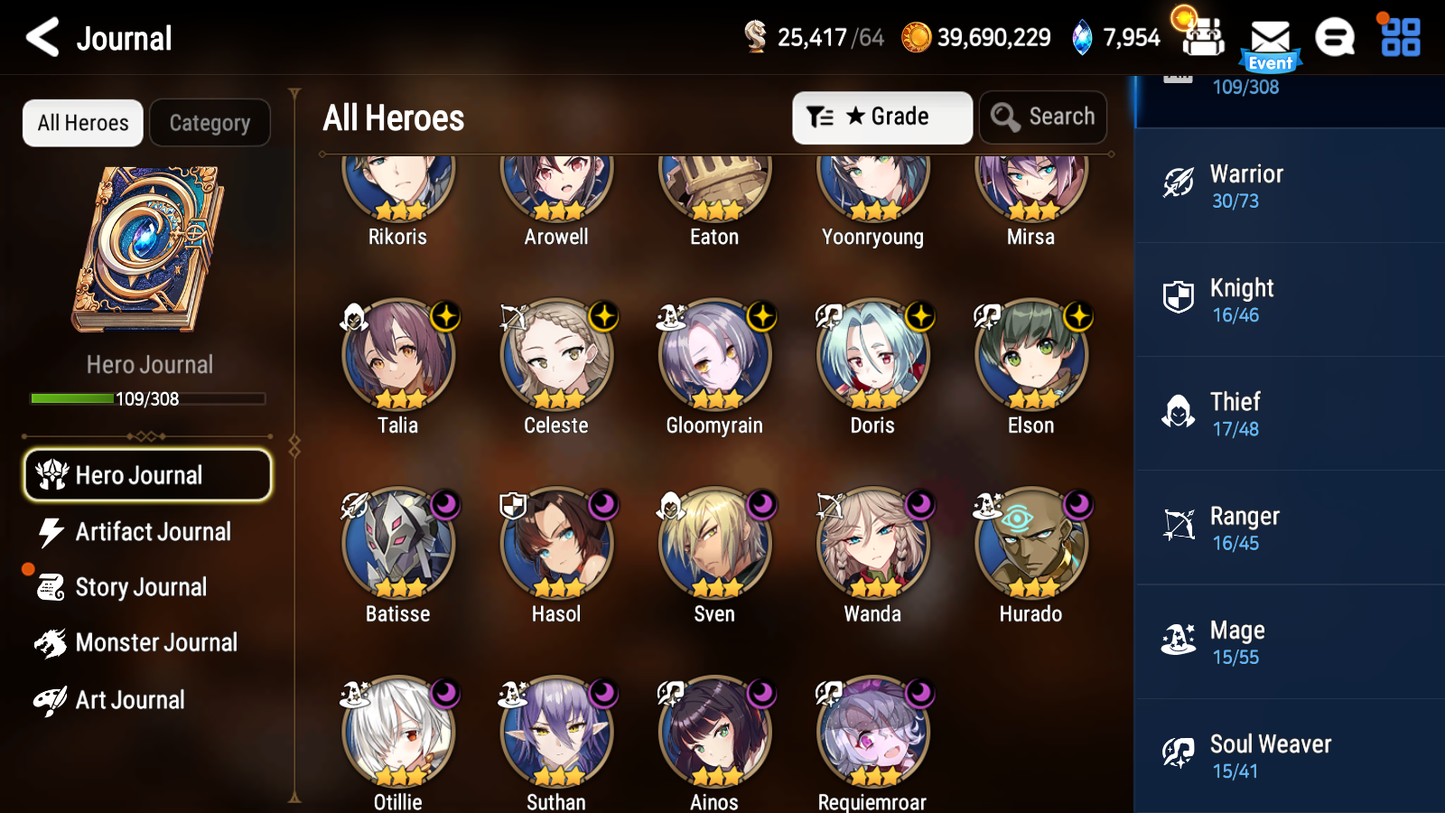The width and height of the screenshot is (1445, 813).
Task: Select the Warrior class filter
Action: (1289, 187)
